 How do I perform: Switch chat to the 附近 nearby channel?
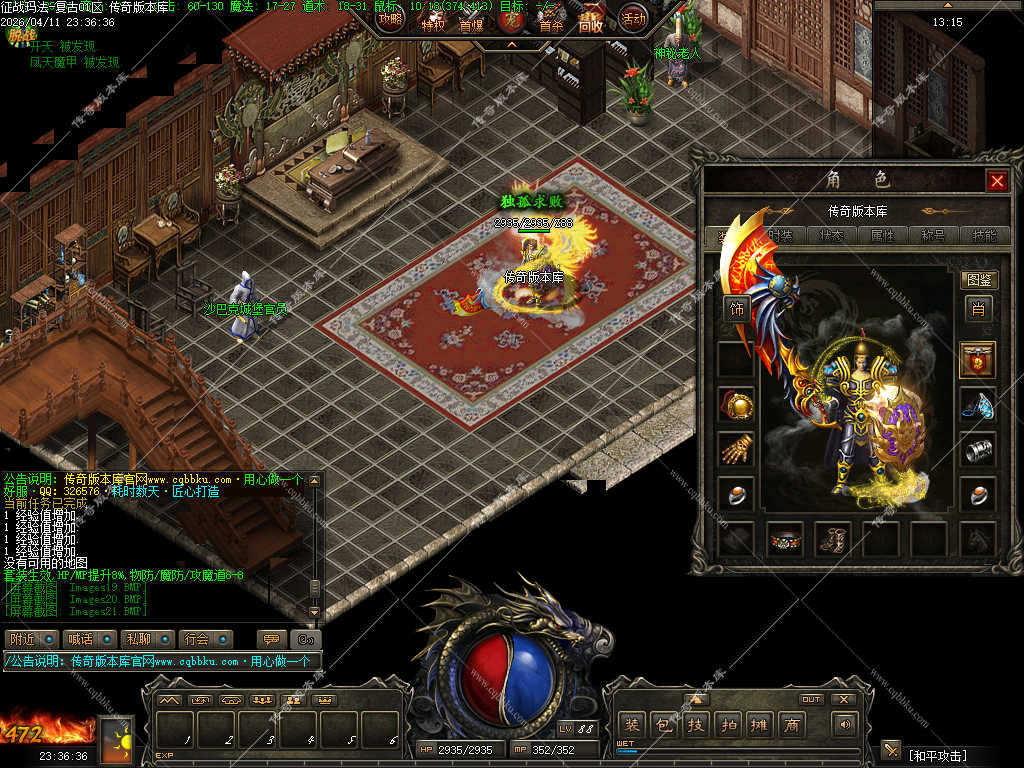pyautogui.click(x=30, y=639)
